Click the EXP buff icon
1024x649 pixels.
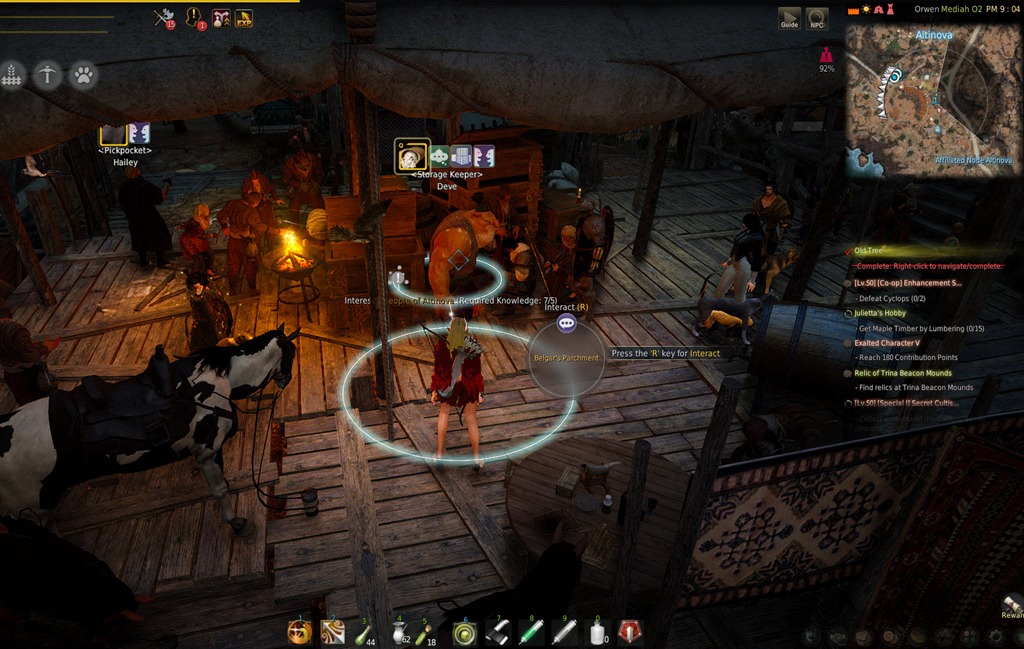[x=243, y=17]
